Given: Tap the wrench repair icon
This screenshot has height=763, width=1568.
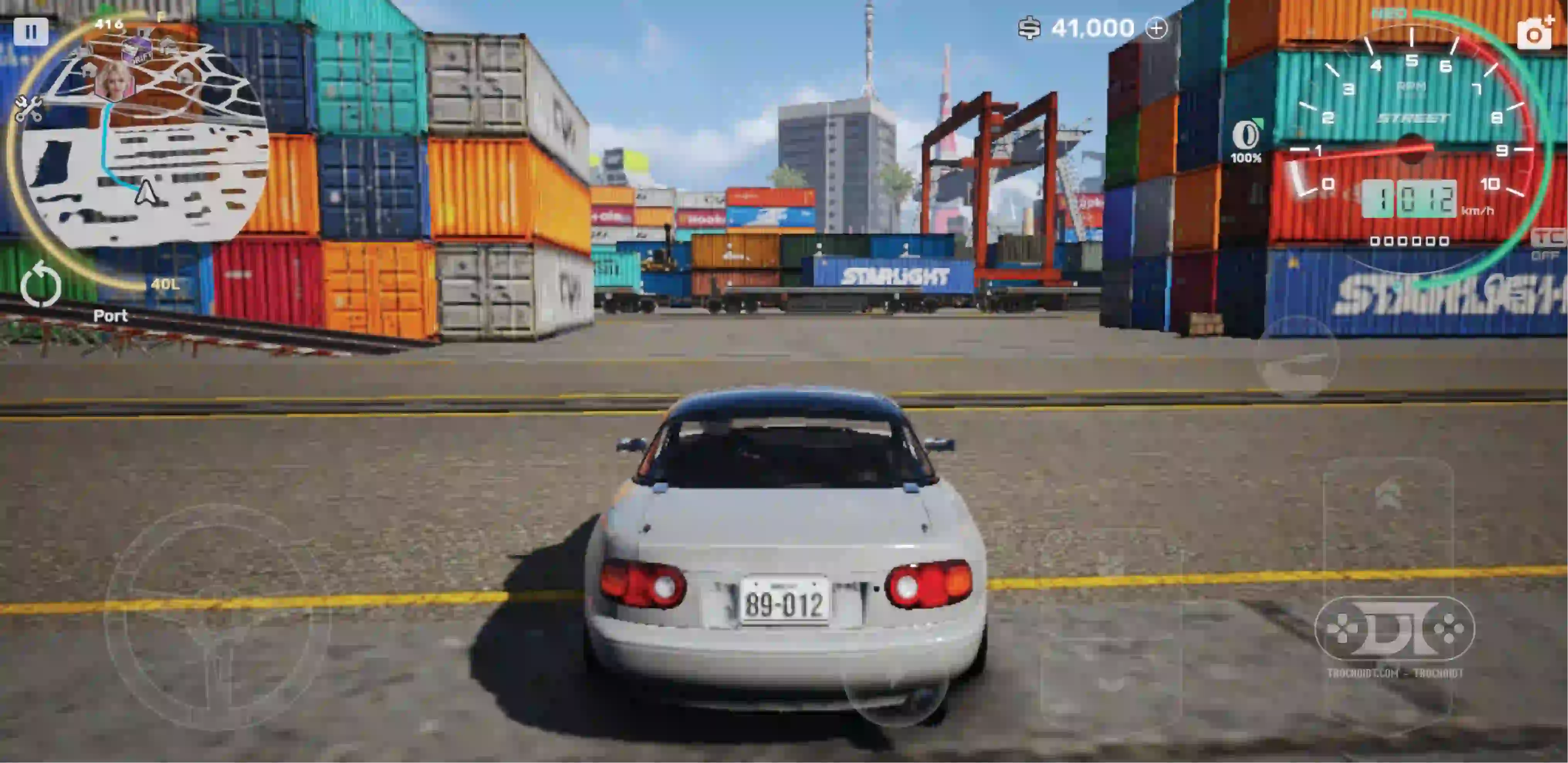Looking at the screenshot, I should (x=28, y=108).
